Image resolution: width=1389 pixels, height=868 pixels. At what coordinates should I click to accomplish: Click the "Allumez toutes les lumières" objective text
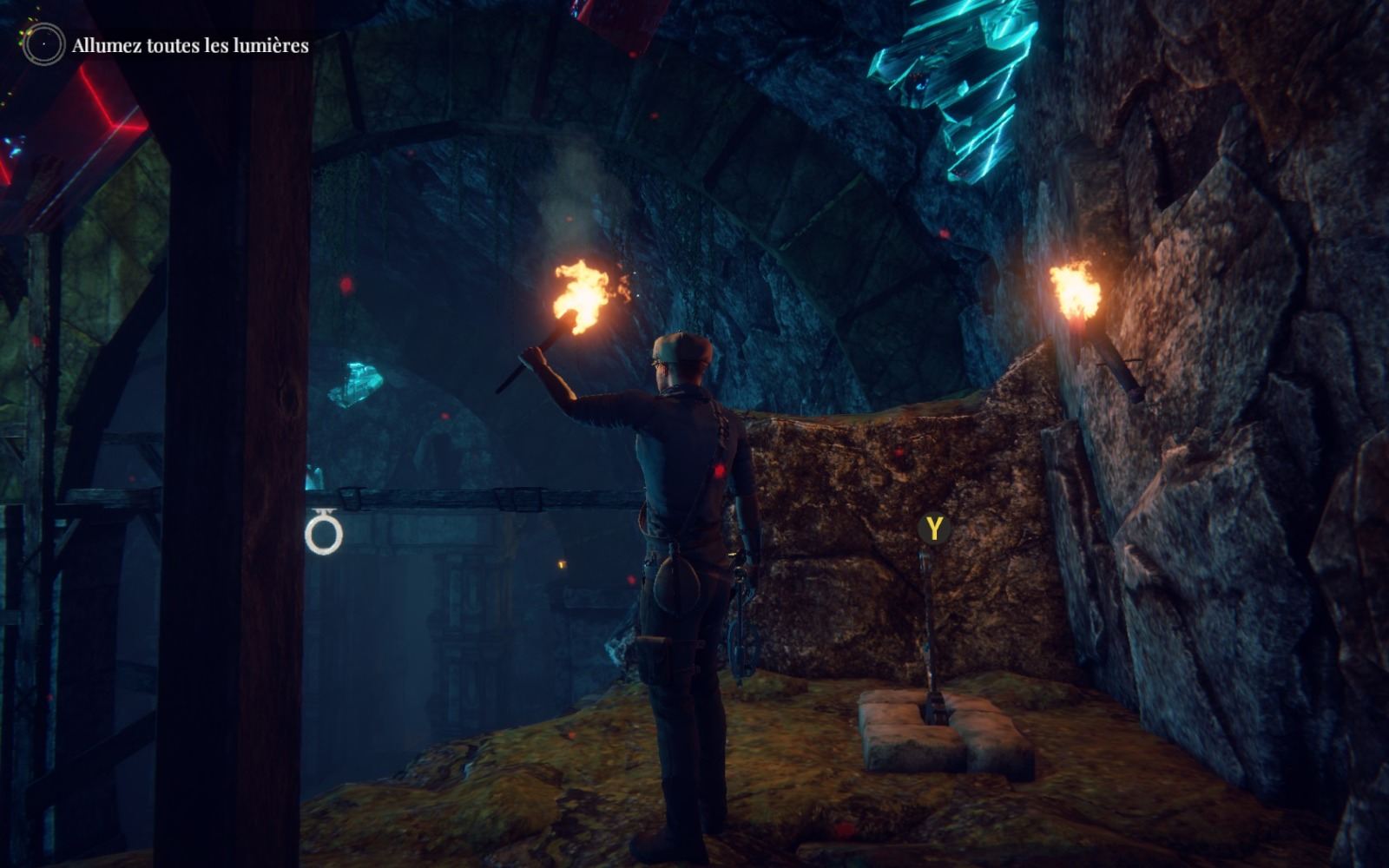[x=190, y=46]
